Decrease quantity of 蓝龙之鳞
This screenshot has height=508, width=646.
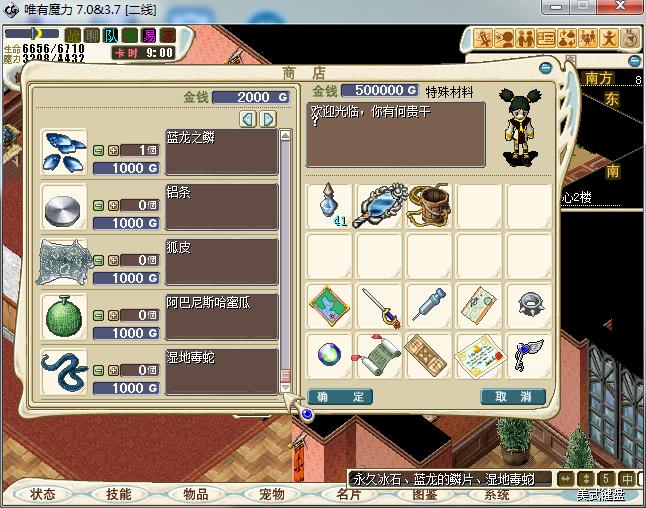(98, 150)
